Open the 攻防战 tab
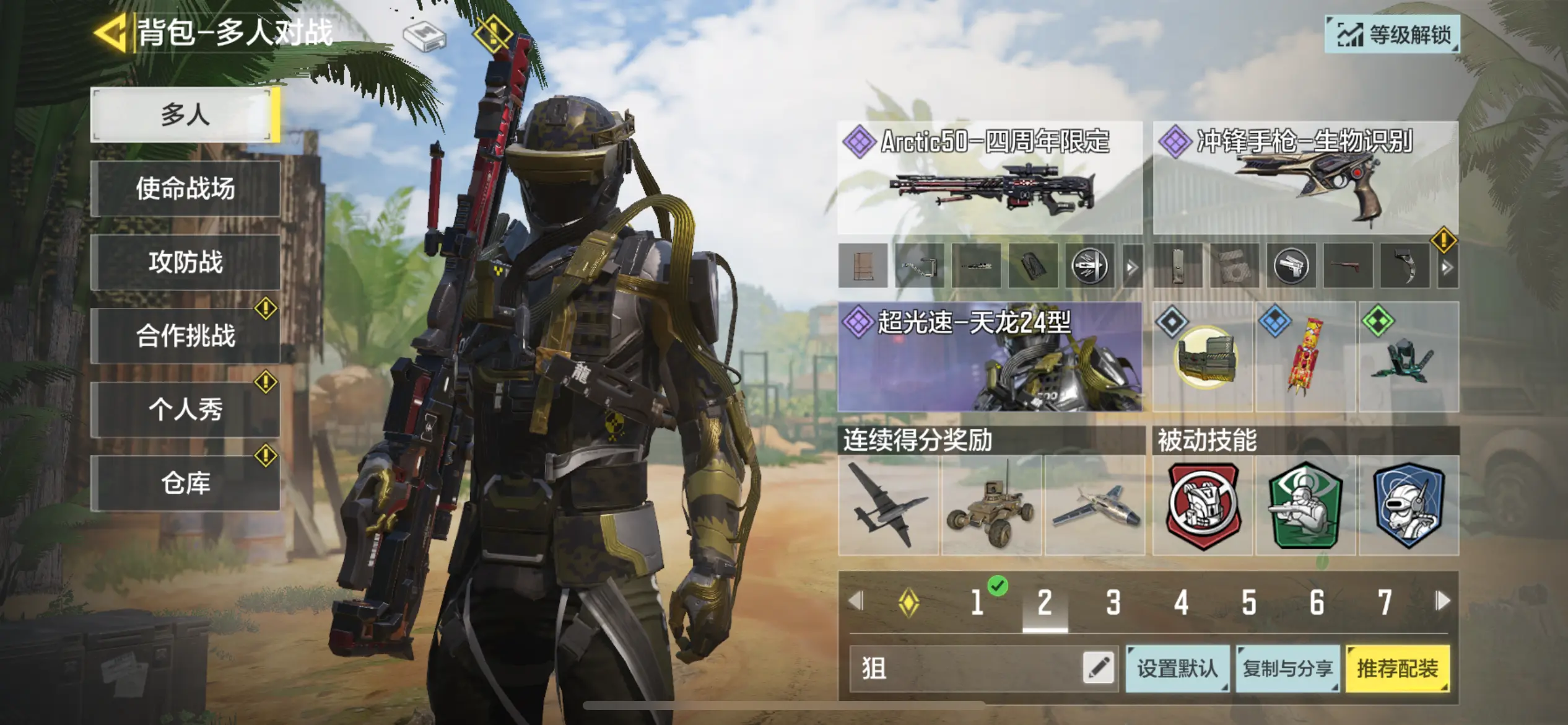This screenshot has width=1568, height=725. coord(185,262)
